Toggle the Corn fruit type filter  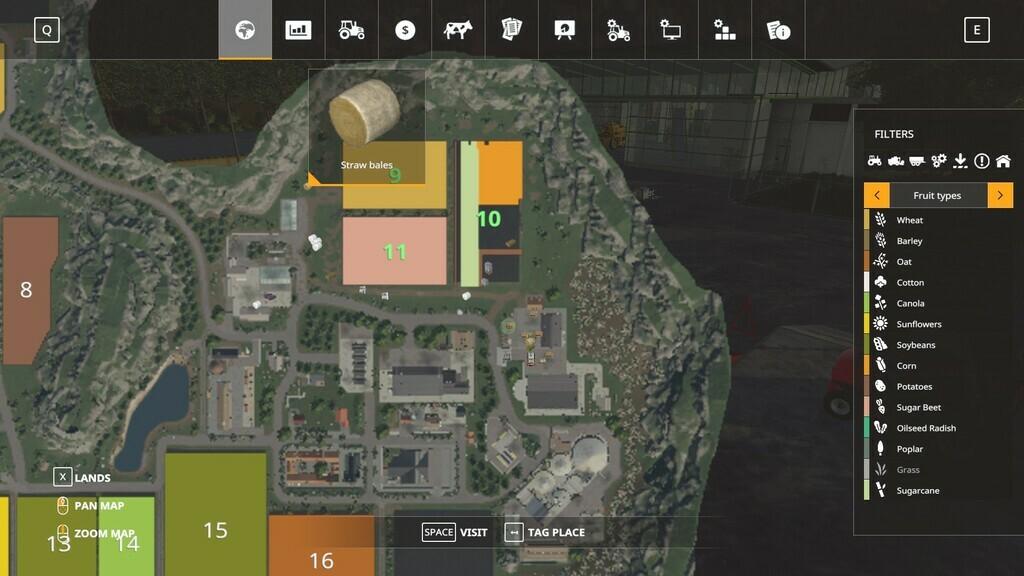[x=906, y=366]
